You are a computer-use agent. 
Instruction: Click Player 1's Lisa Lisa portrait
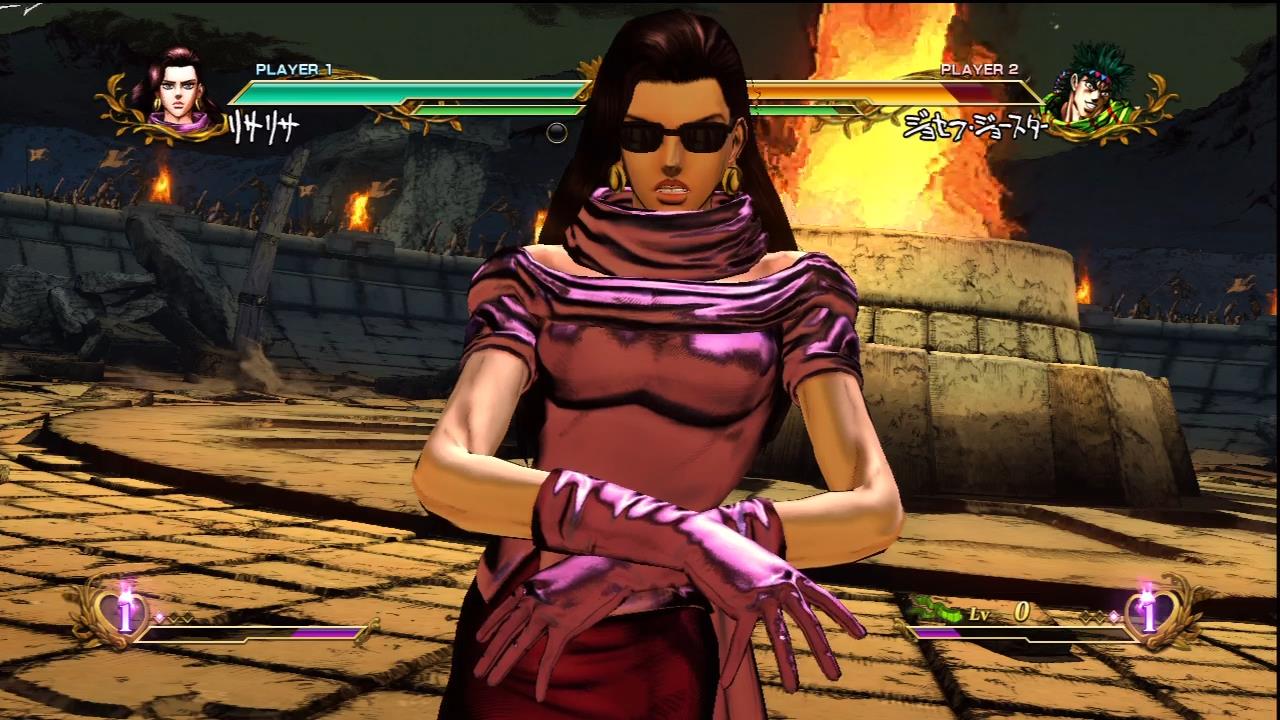176,94
